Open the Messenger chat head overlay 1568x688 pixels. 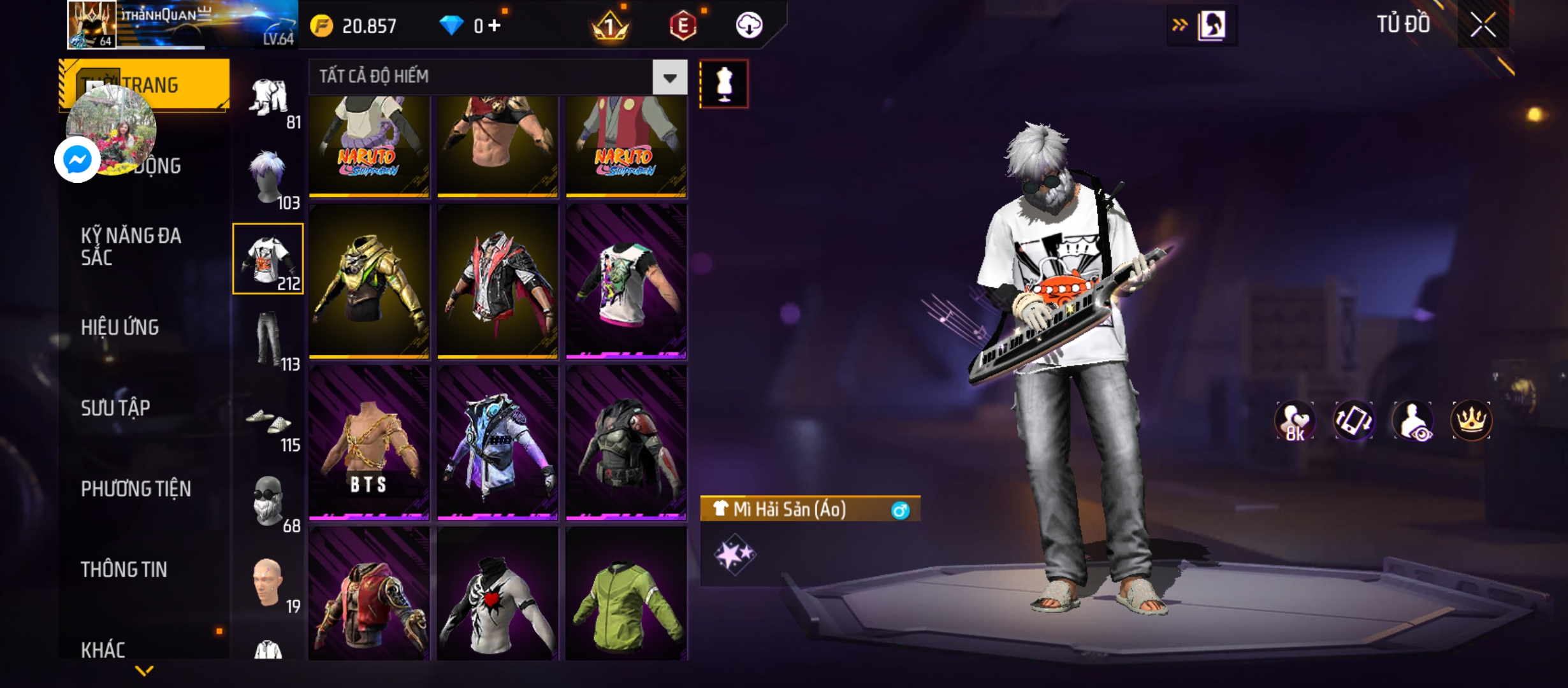point(78,159)
